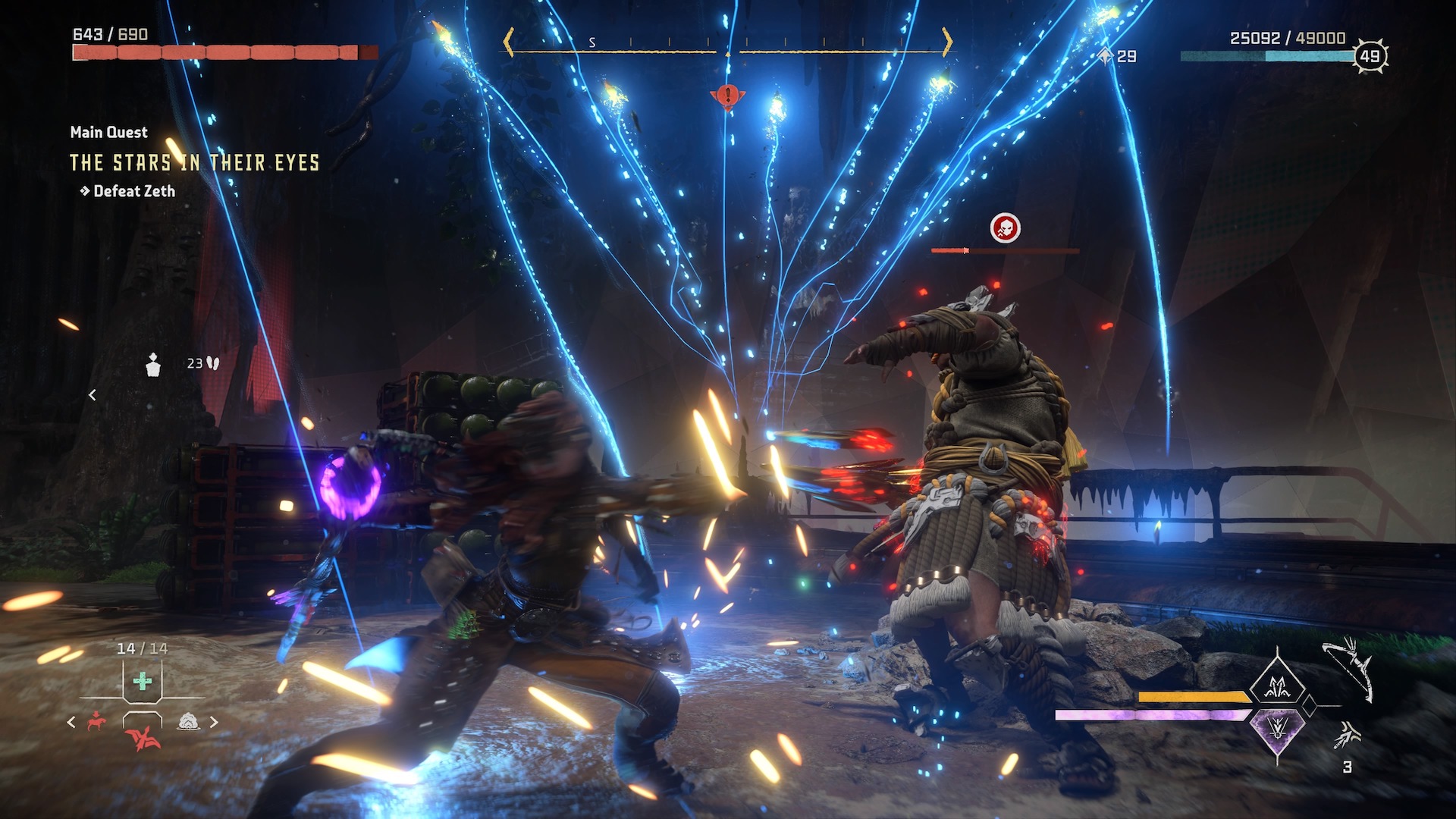Select the smoke bomb tool icon
The height and width of the screenshot is (819, 1456).
pyautogui.click(x=188, y=721)
